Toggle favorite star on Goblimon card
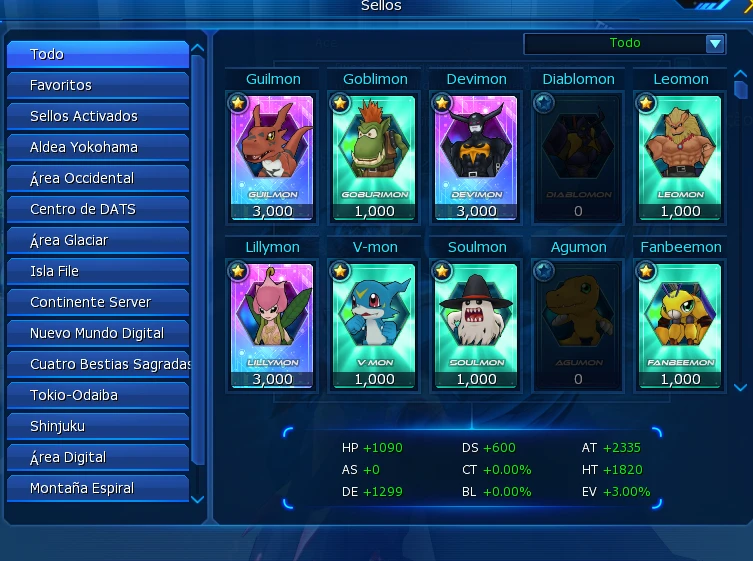This screenshot has height=561, width=753. [340, 103]
